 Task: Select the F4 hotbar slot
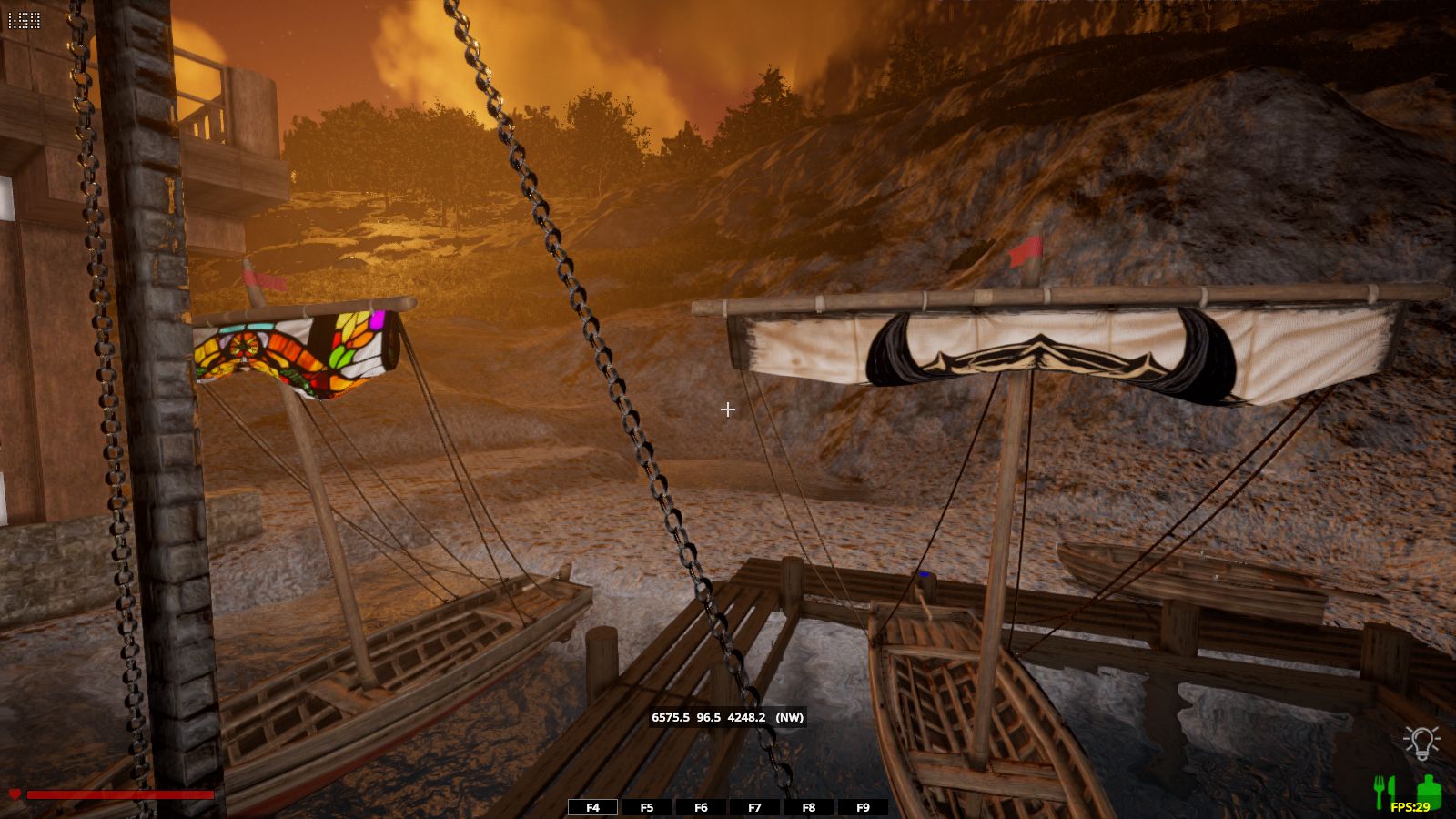coord(592,807)
